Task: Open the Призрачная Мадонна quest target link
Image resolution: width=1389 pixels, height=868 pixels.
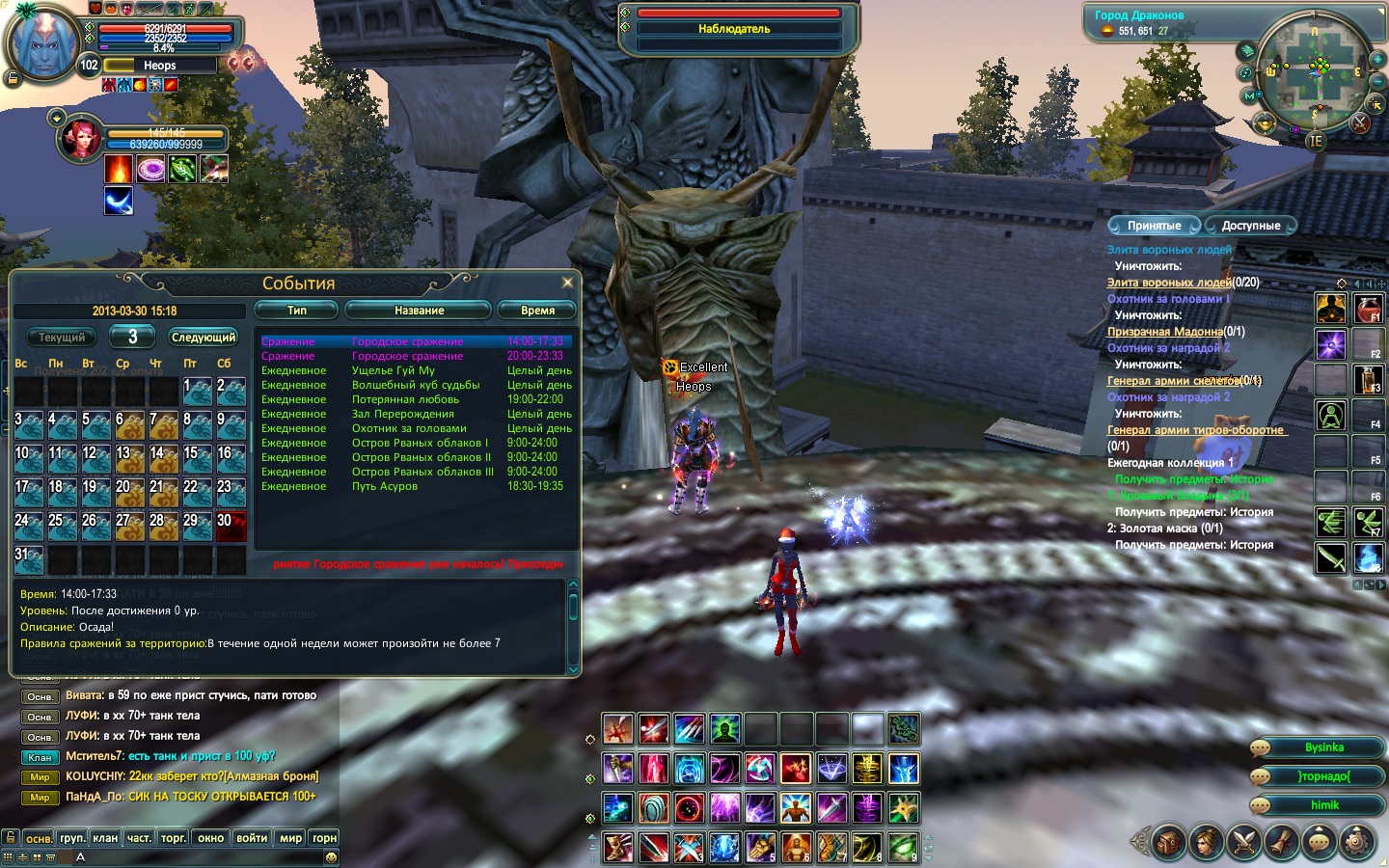Action: (1165, 332)
